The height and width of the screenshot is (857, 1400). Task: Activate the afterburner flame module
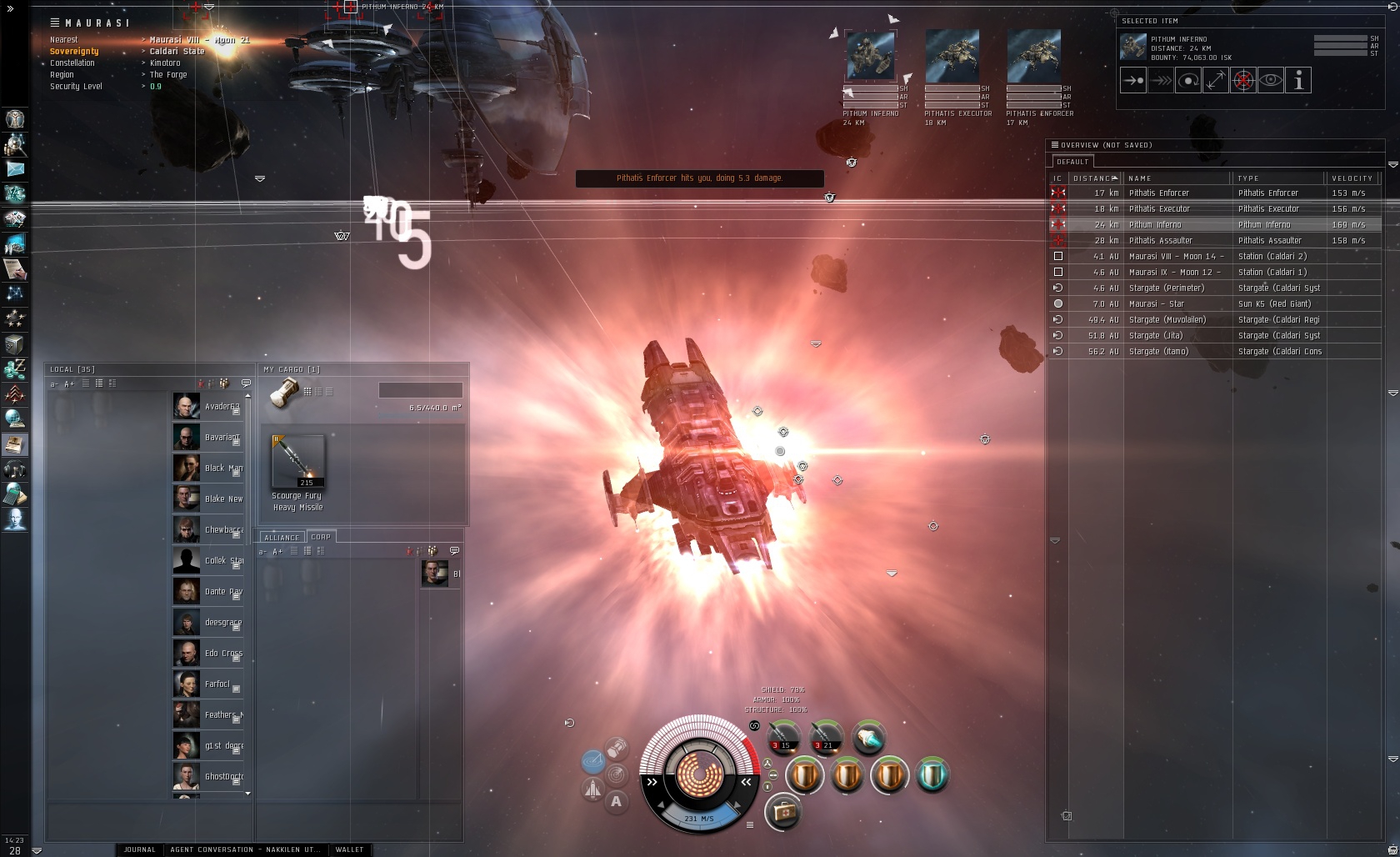click(869, 738)
